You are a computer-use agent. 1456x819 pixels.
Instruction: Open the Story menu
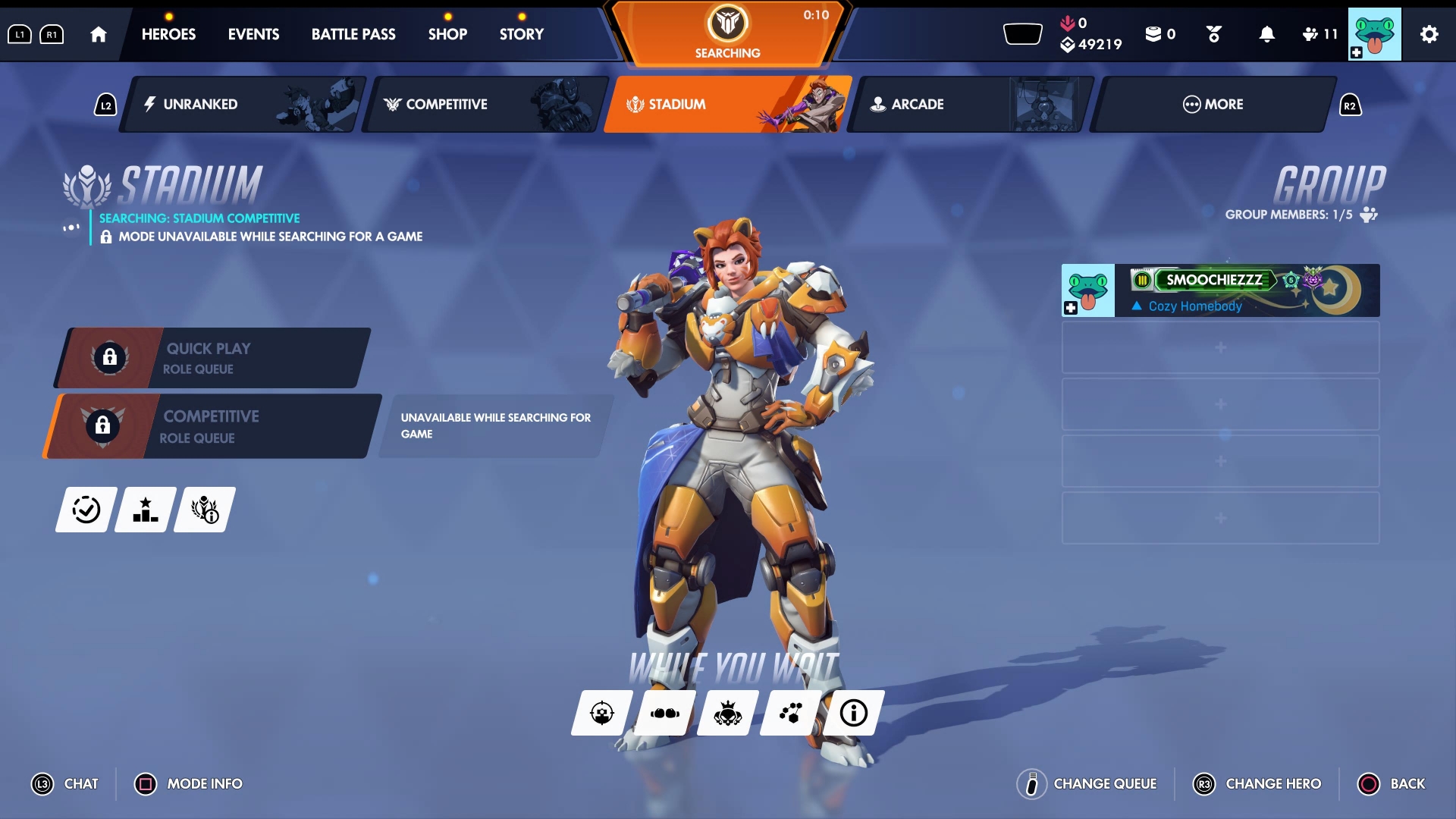pos(522,34)
